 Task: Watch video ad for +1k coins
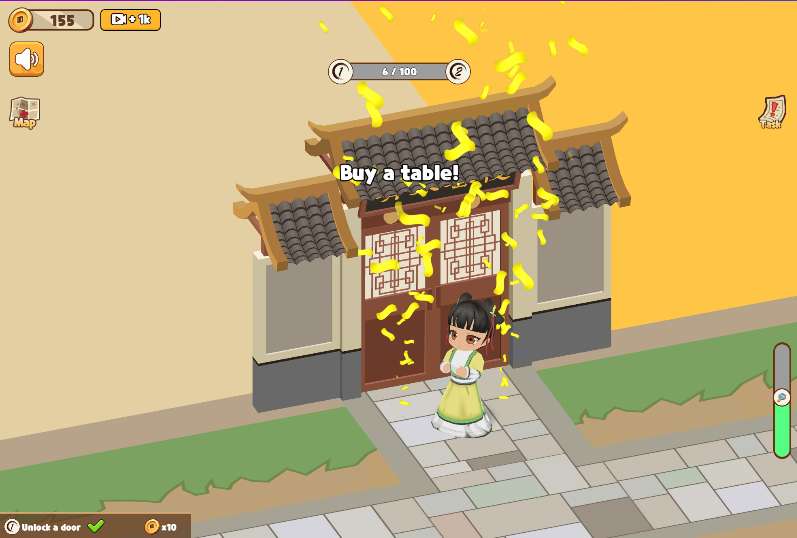coord(130,20)
